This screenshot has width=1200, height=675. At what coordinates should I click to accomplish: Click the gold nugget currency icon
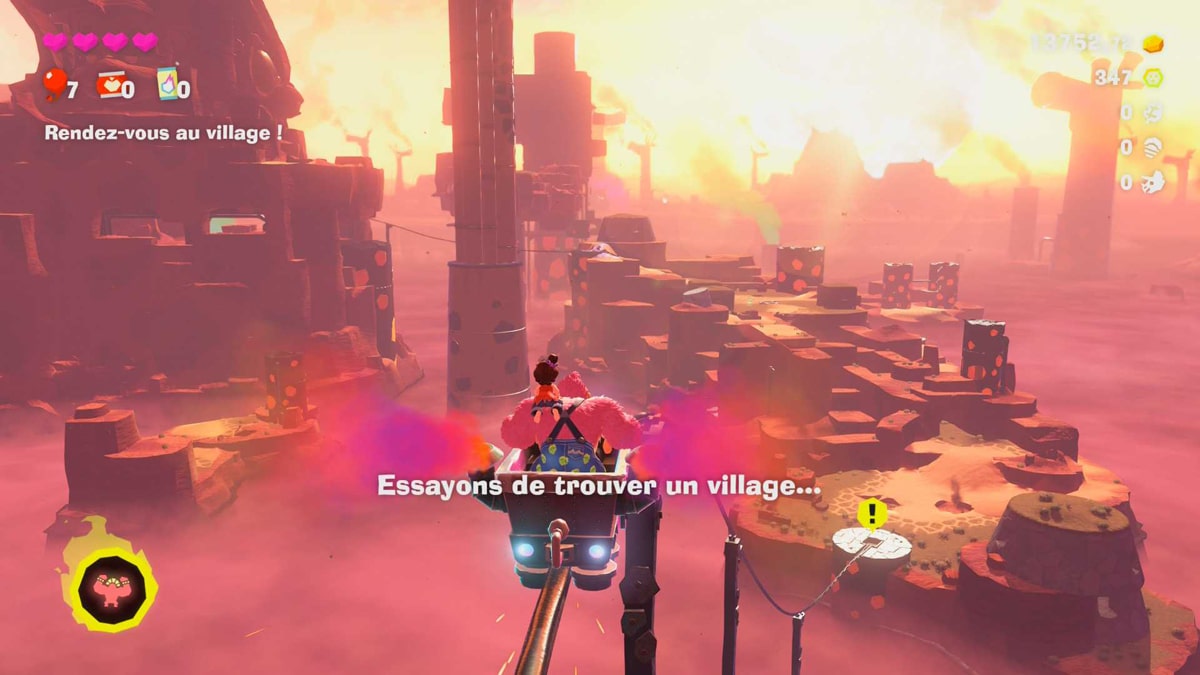pyautogui.click(x=1153, y=44)
